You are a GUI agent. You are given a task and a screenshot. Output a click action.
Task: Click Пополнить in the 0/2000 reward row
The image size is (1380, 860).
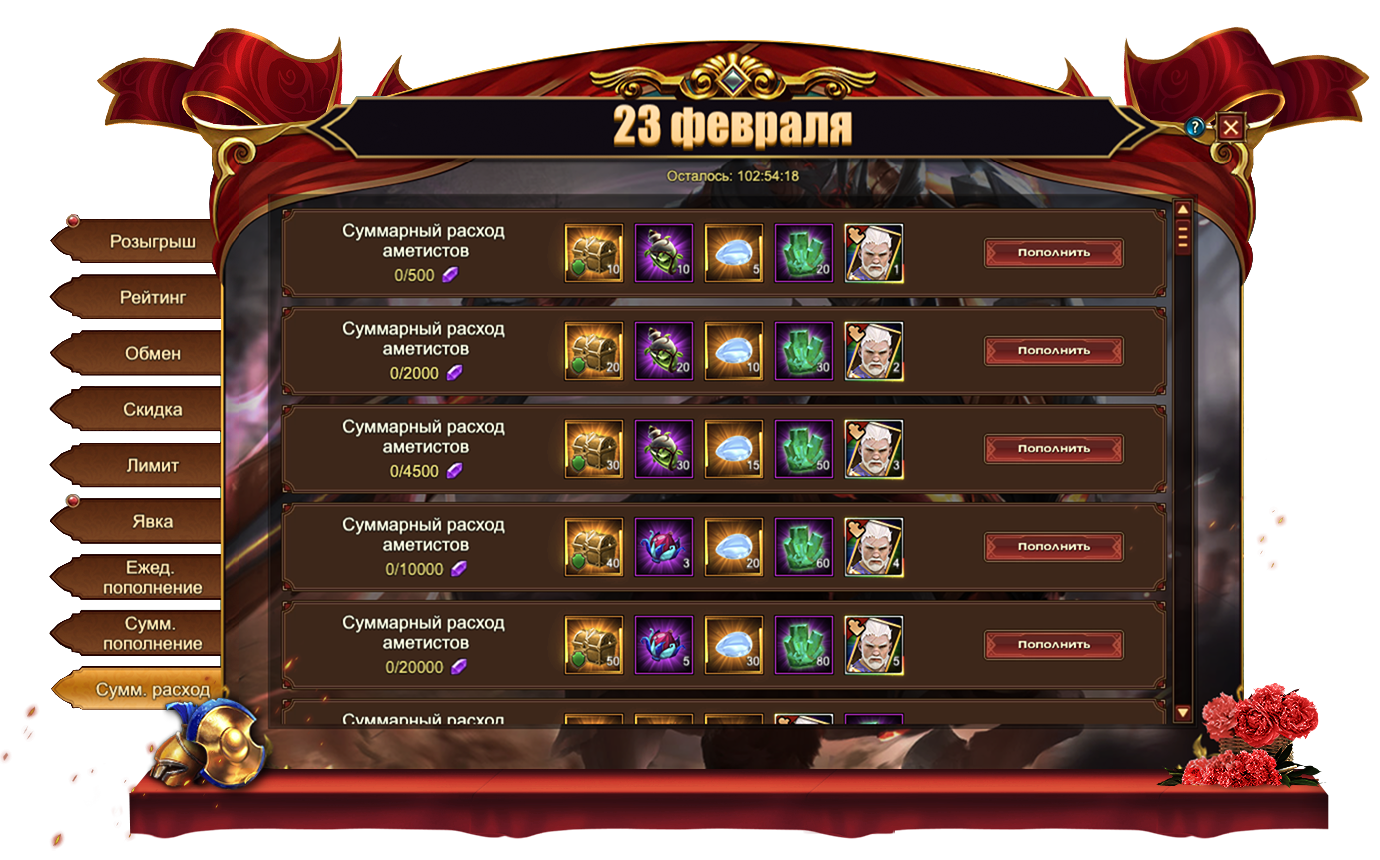click(1053, 351)
